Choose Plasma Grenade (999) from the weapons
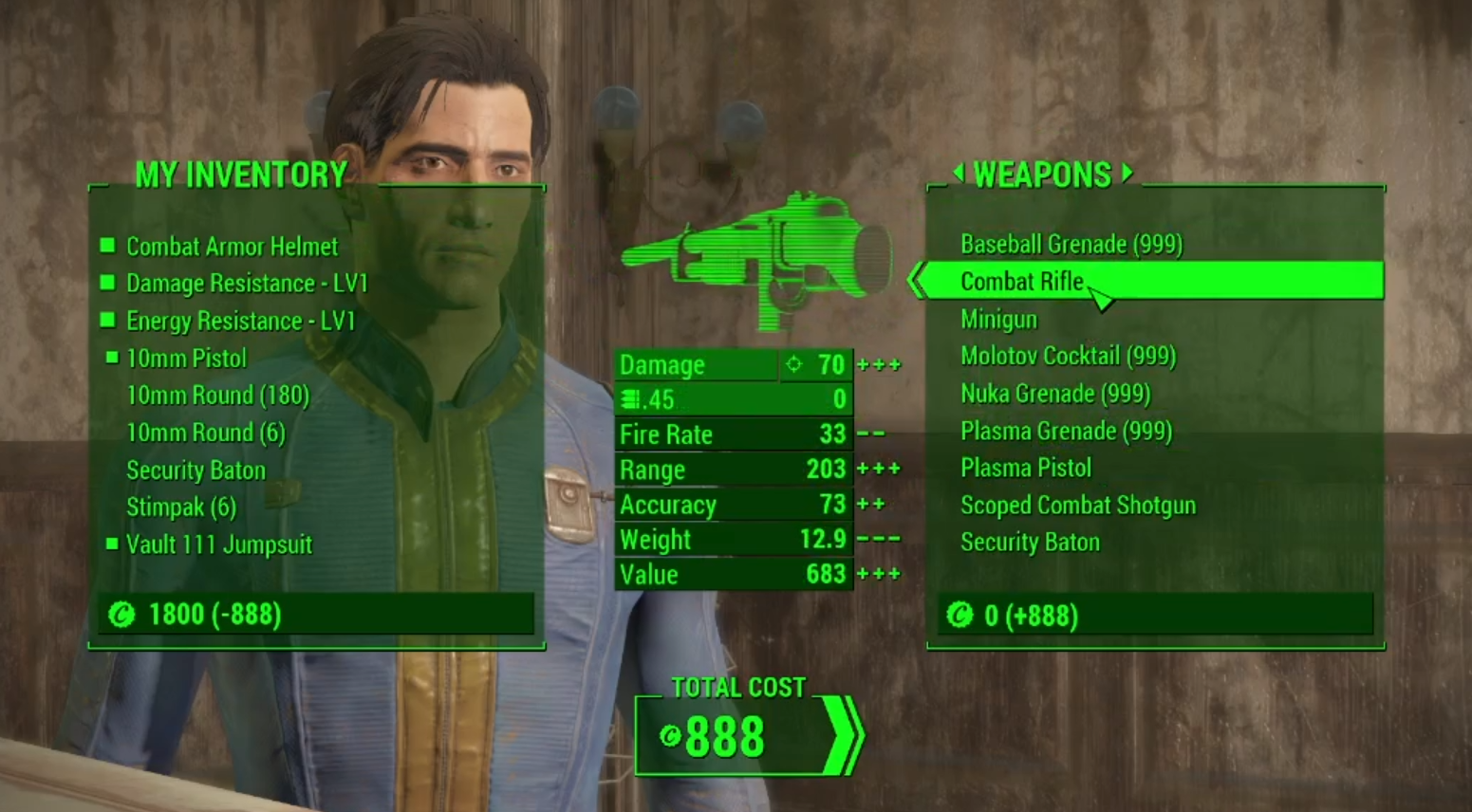This screenshot has width=1472, height=812. point(1066,432)
